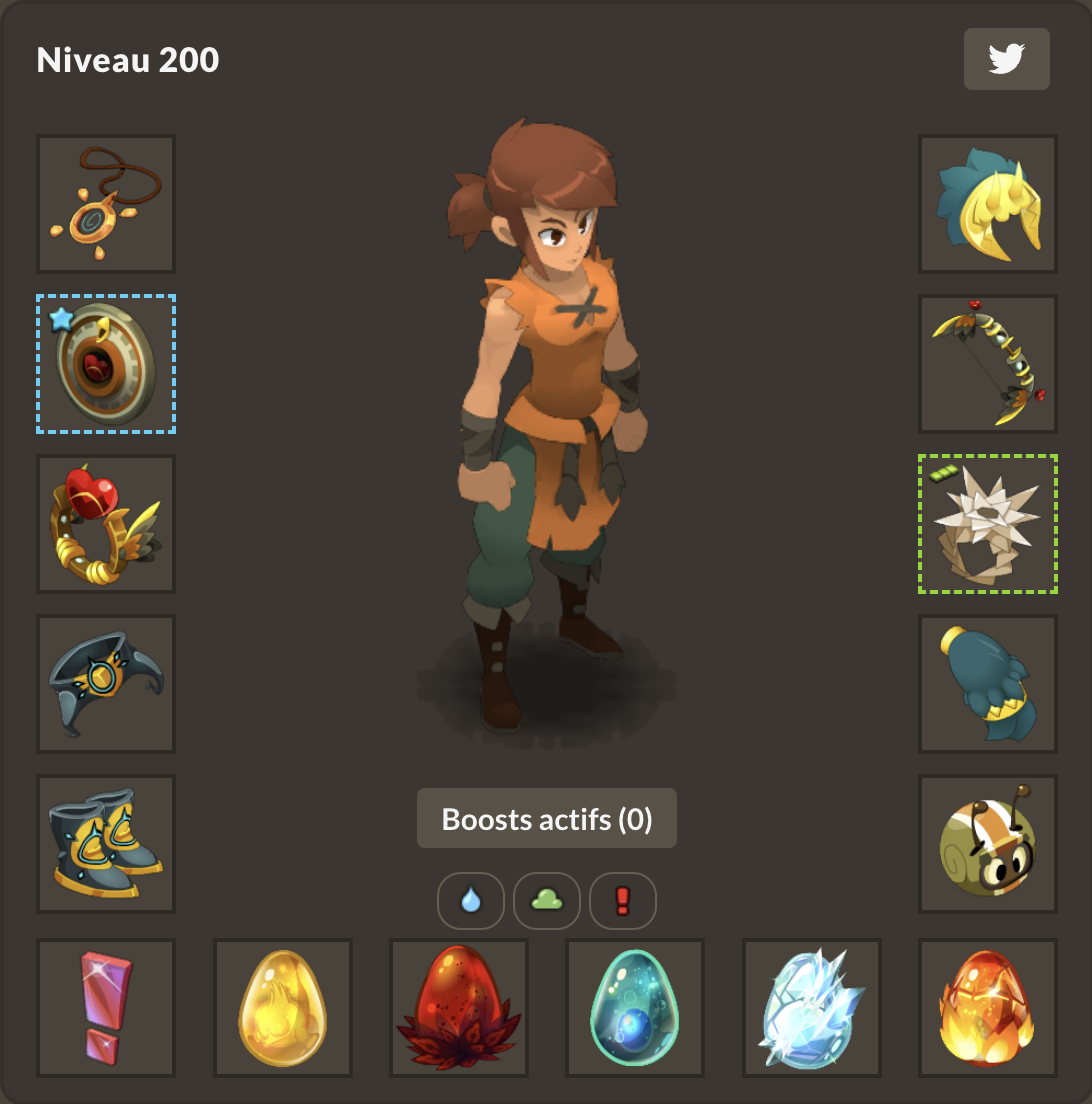
Task: Select the amulet equipment slot
Action: pyautogui.click(x=106, y=204)
